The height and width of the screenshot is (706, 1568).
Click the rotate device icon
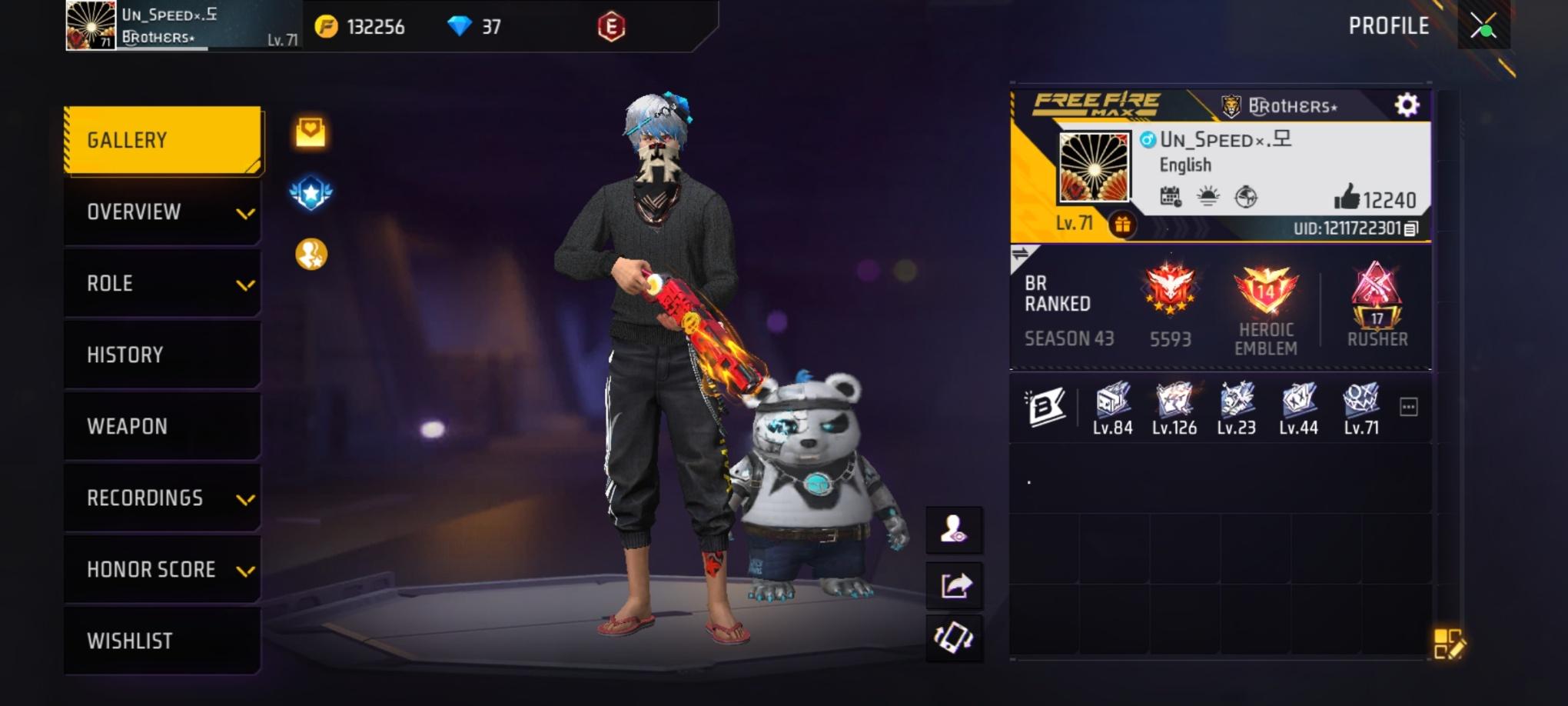click(955, 637)
